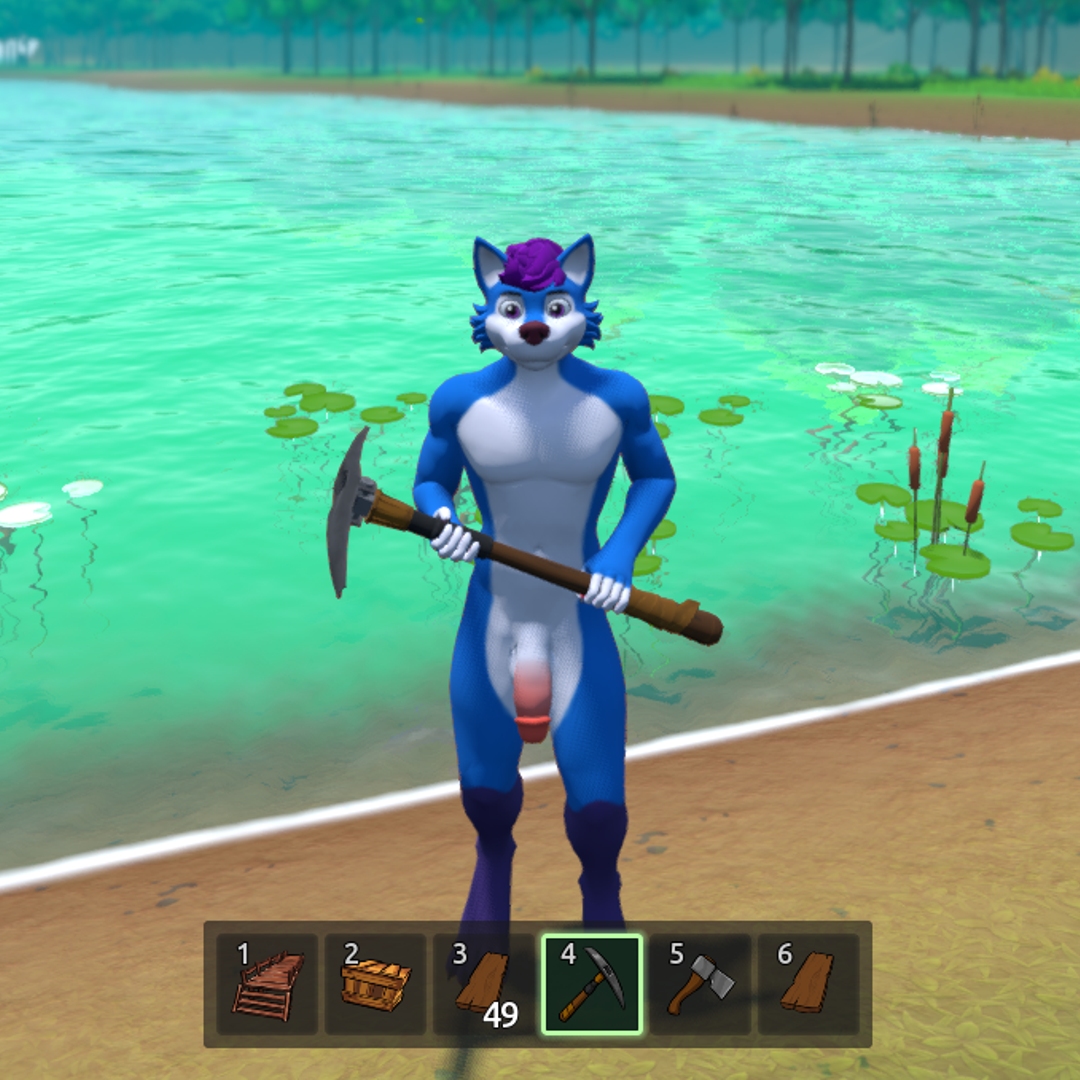Select the wooden frame in hotbar slot 1

267,984
